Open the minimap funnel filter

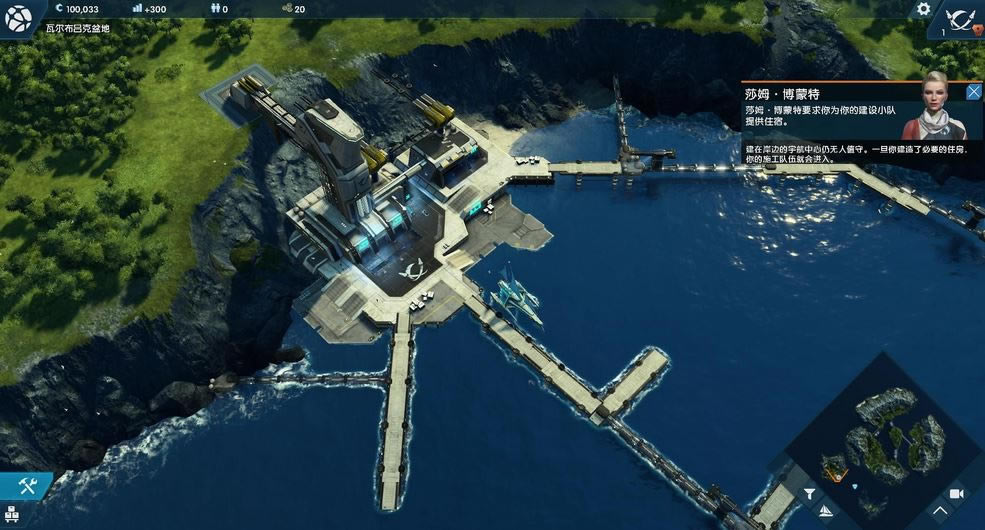click(x=809, y=493)
